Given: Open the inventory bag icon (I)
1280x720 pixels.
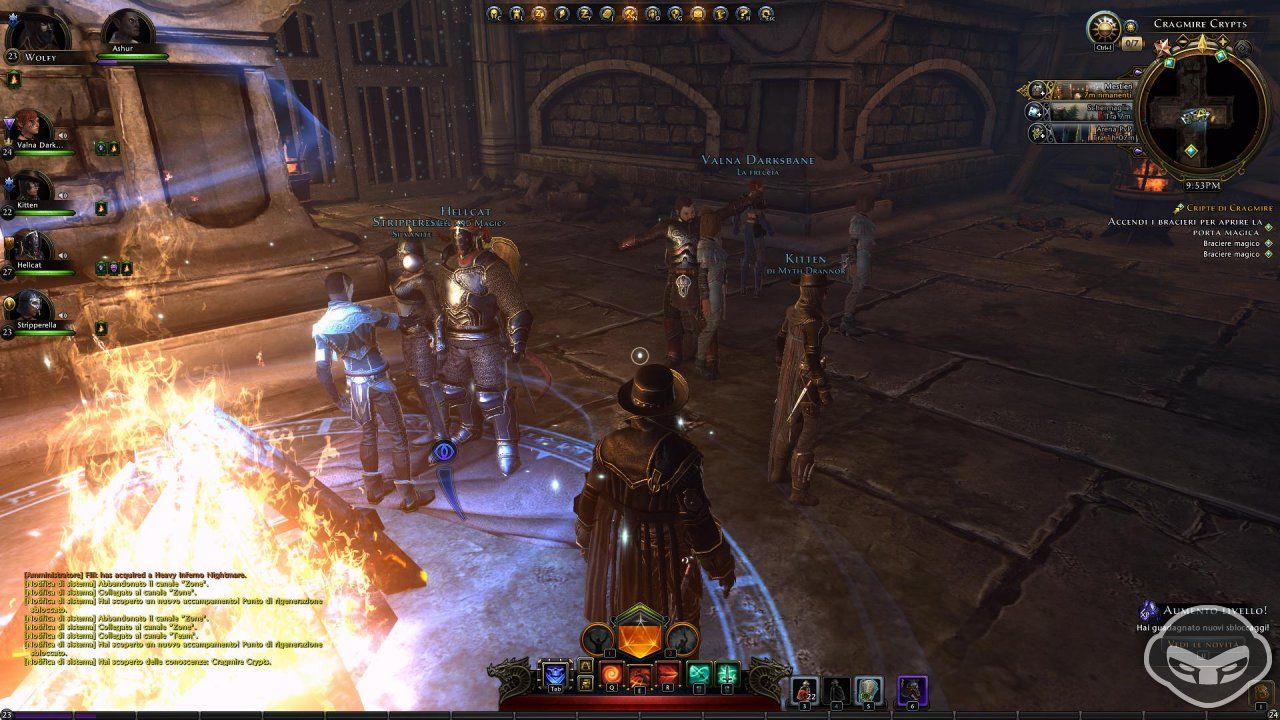Looking at the screenshot, I should tap(606, 15).
